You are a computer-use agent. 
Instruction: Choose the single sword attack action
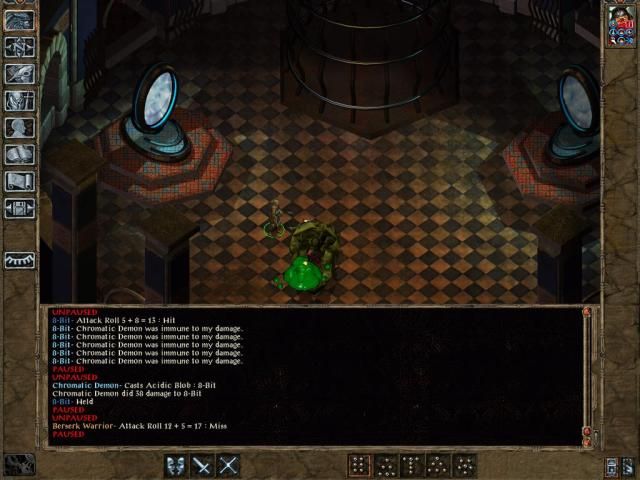point(202,465)
